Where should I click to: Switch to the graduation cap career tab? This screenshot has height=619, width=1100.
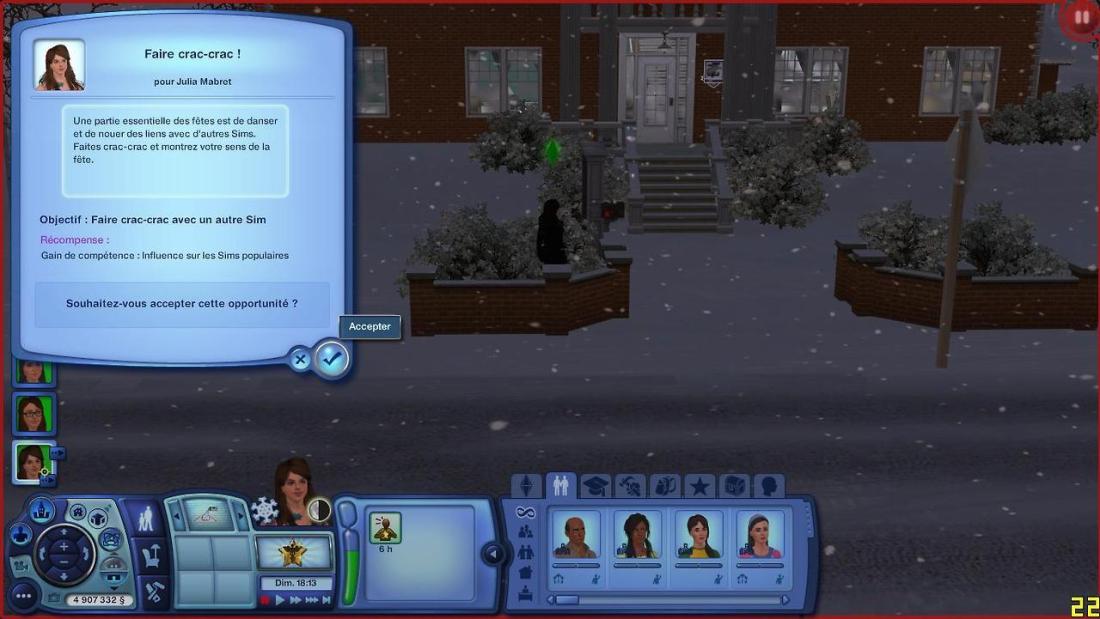[595, 486]
